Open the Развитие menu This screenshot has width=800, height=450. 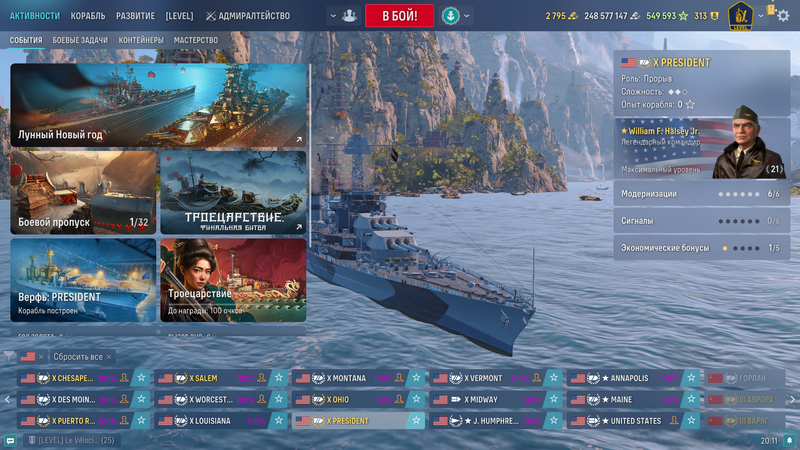[135, 16]
